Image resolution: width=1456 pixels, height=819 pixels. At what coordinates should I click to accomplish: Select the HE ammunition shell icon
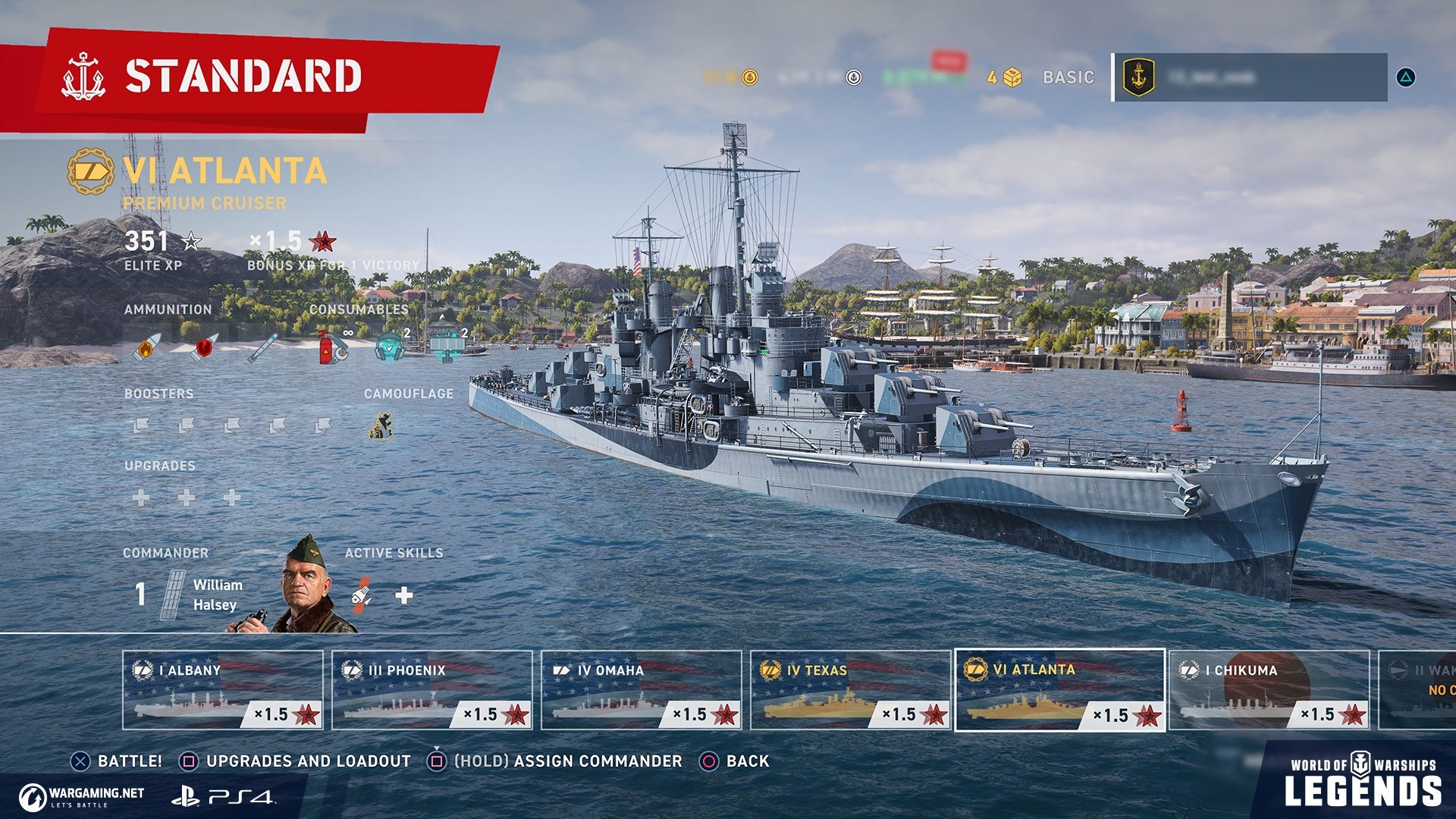[x=149, y=349]
